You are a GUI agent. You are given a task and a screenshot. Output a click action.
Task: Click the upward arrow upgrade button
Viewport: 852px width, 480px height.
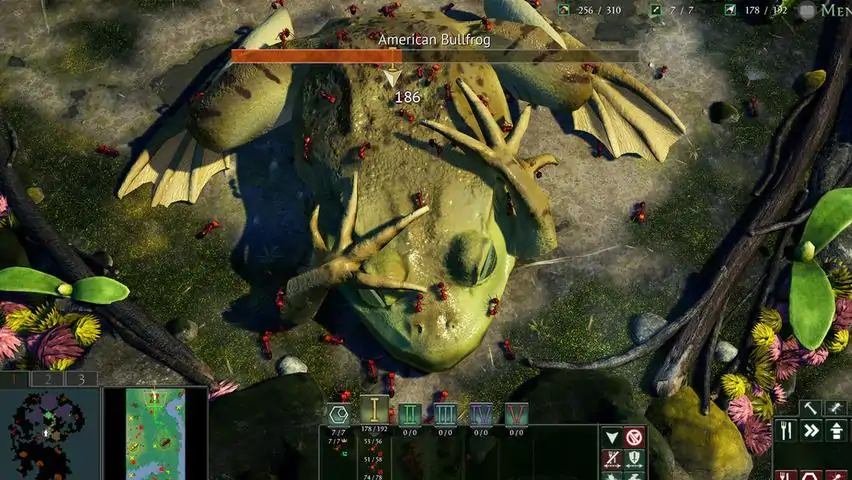836,431
